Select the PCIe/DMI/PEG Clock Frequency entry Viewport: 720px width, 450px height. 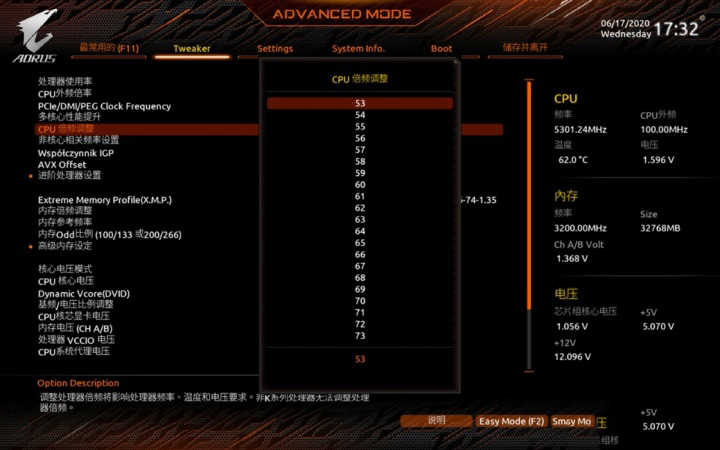[104, 106]
